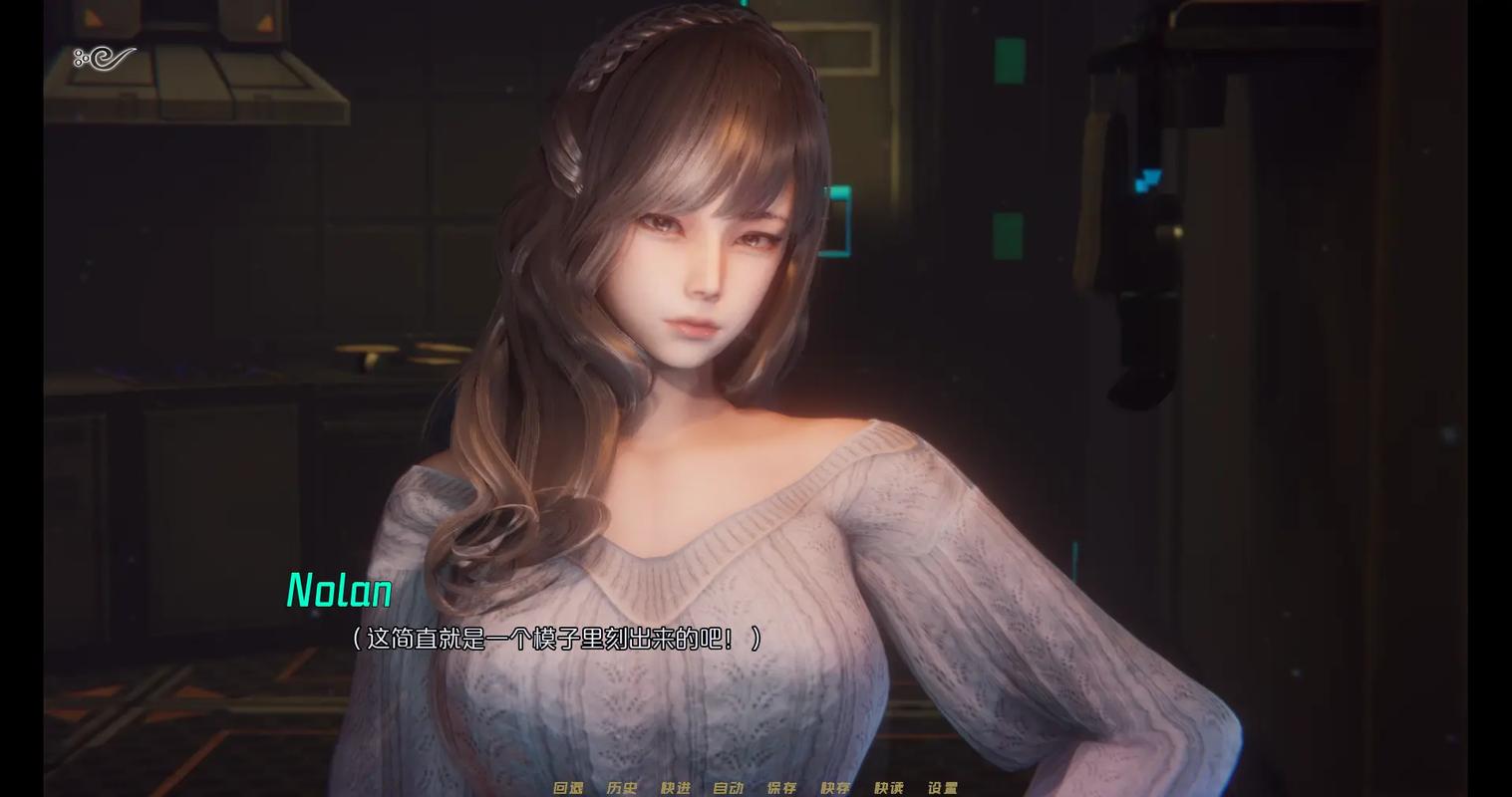The height and width of the screenshot is (797, 1512).
Task: Open the 历史 dialogue history log
Action: (623, 787)
